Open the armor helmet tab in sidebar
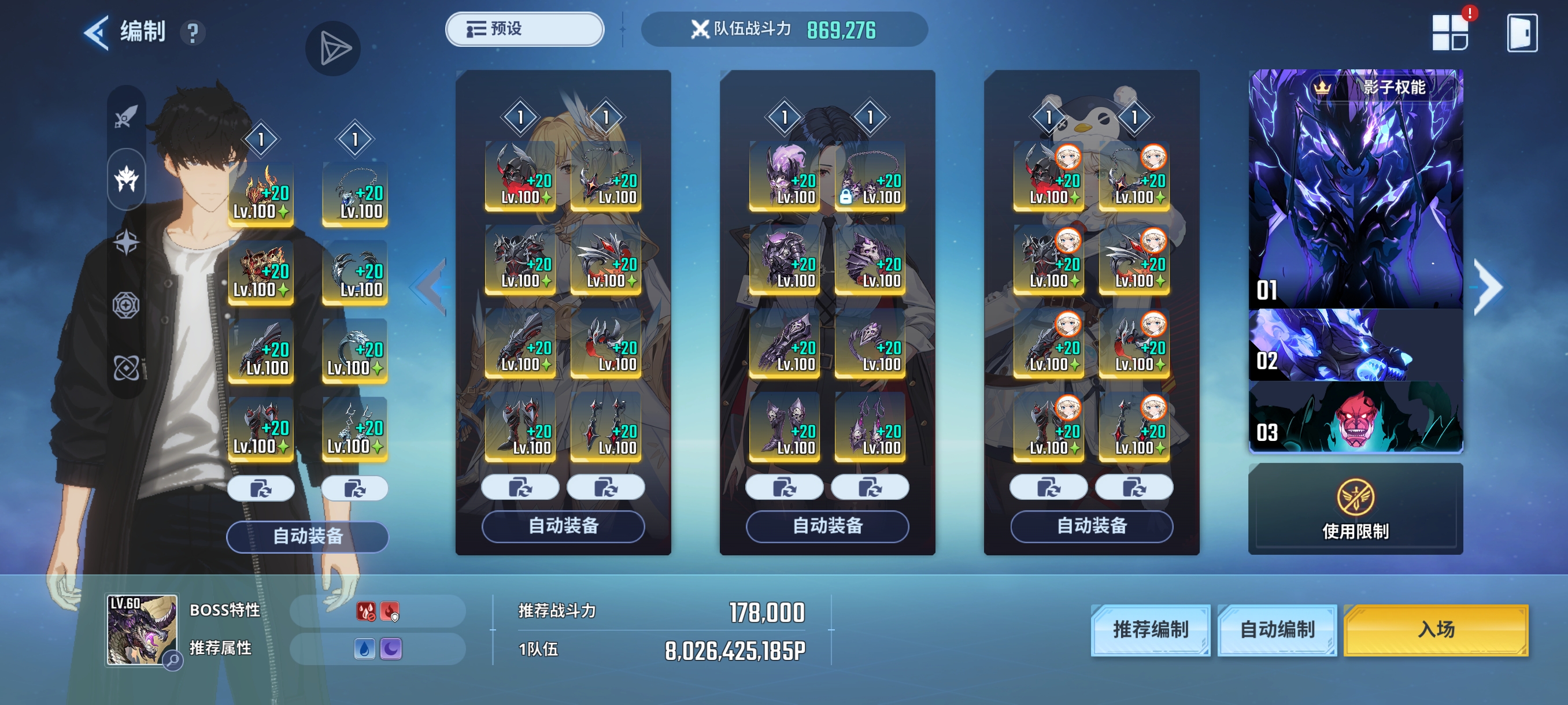Viewport: 1568px width, 705px height. [x=126, y=178]
